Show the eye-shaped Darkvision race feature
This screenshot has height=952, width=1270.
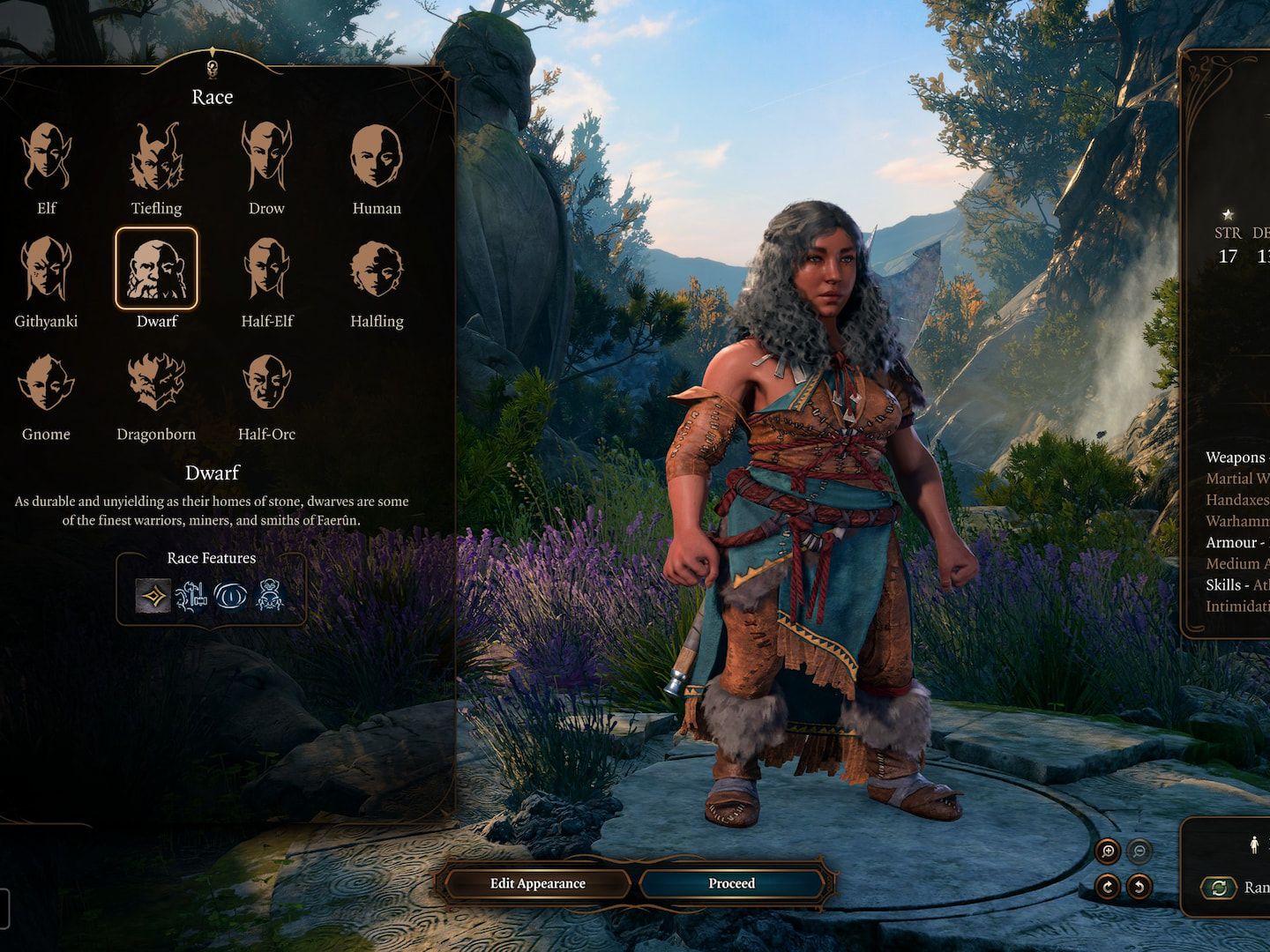point(230,597)
